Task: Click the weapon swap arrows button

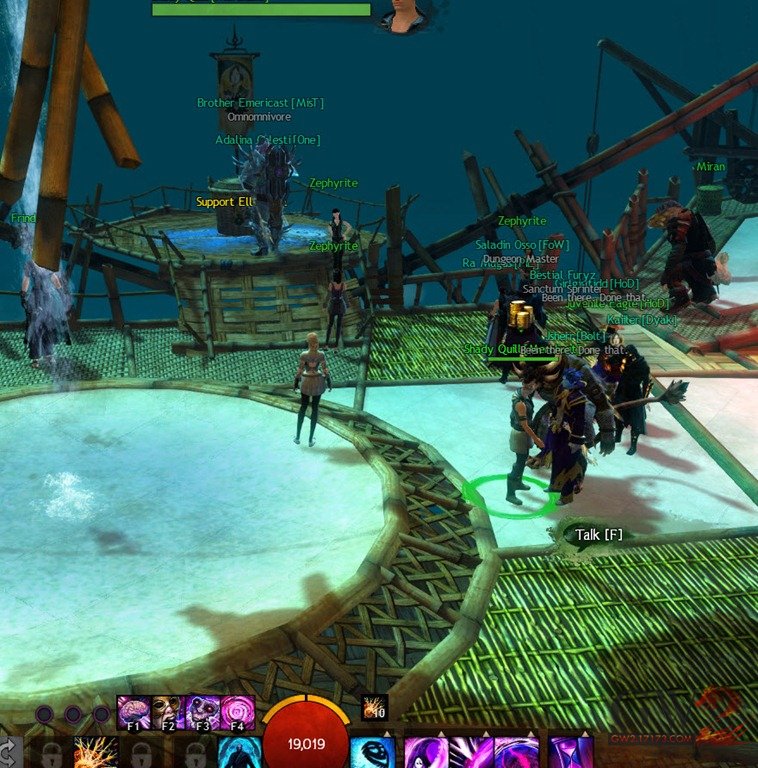Action: click(8, 753)
